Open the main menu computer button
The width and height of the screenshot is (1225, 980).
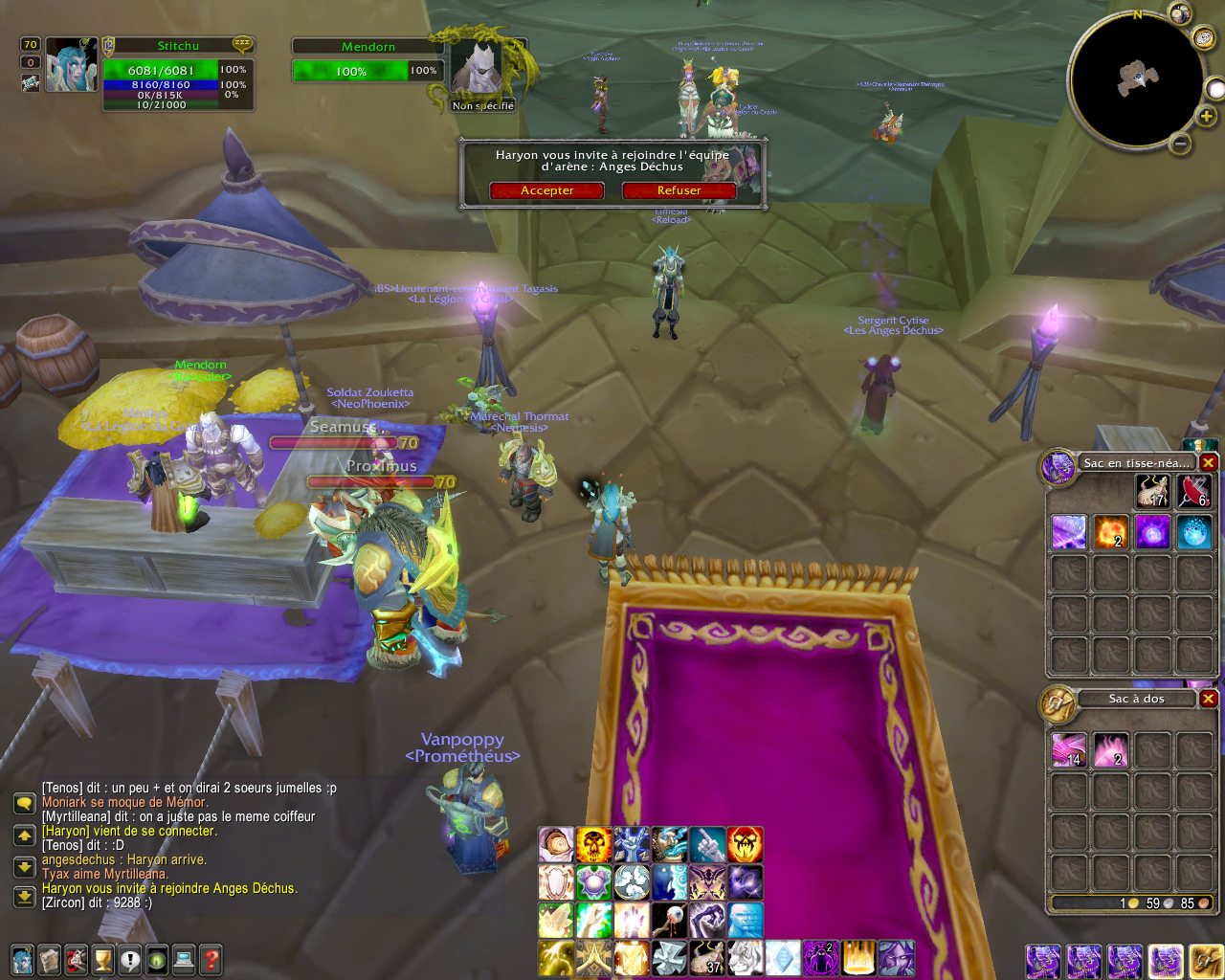(184, 958)
